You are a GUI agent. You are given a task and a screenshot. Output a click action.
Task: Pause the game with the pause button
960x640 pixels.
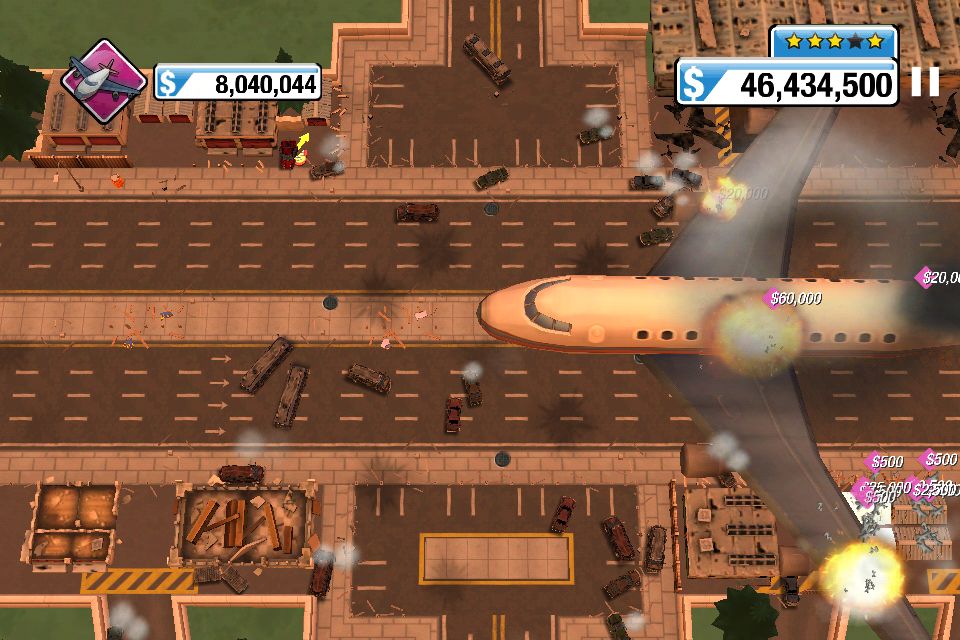pyautogui.click(x=926, y=82)
